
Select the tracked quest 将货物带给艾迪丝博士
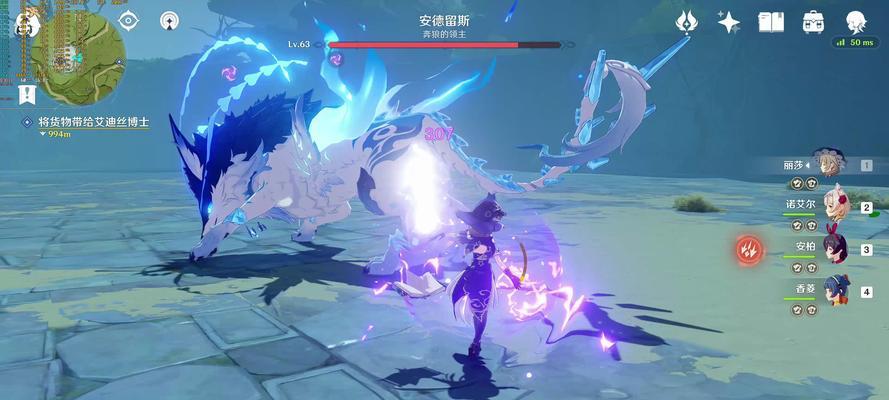93,121
